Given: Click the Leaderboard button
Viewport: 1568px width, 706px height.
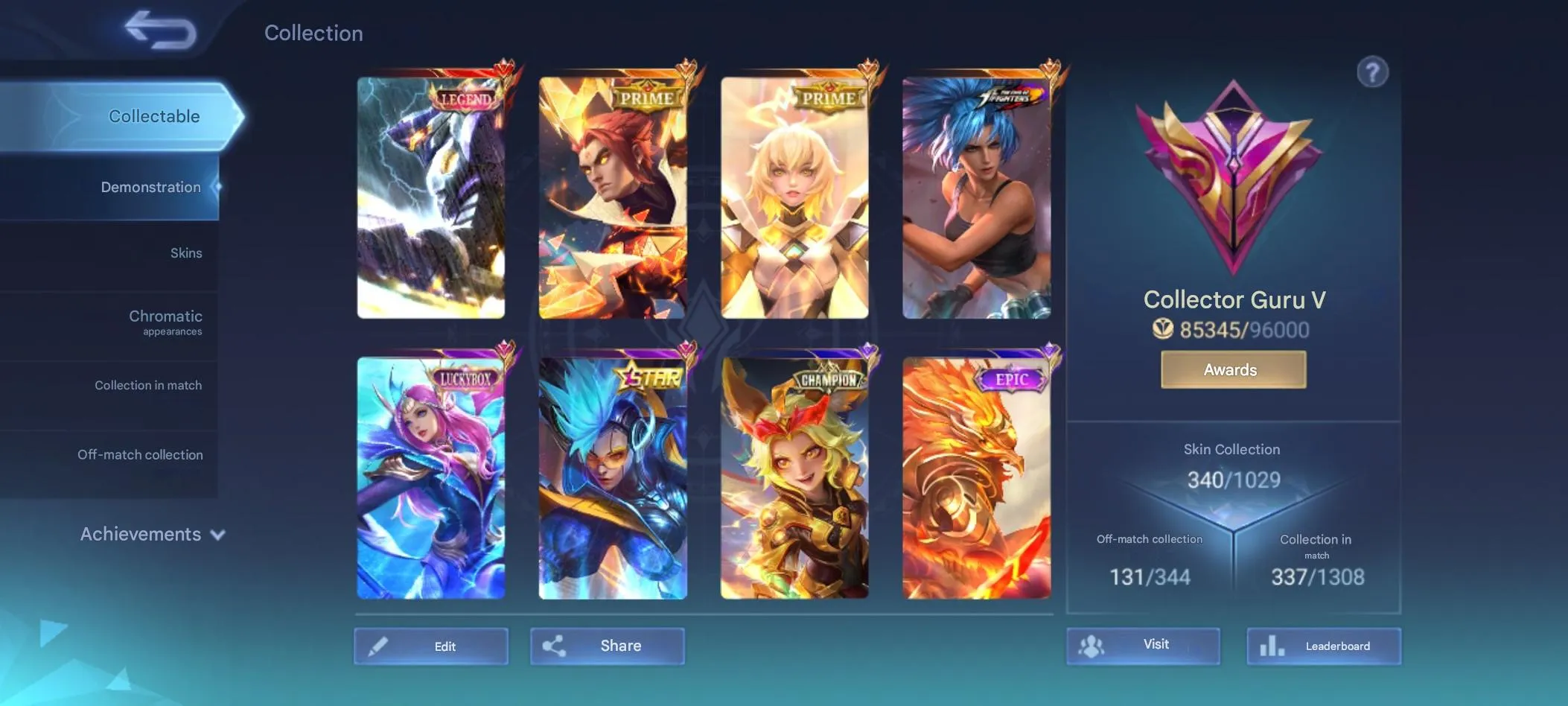Looking at the screenshot, I should point(1325,646).
